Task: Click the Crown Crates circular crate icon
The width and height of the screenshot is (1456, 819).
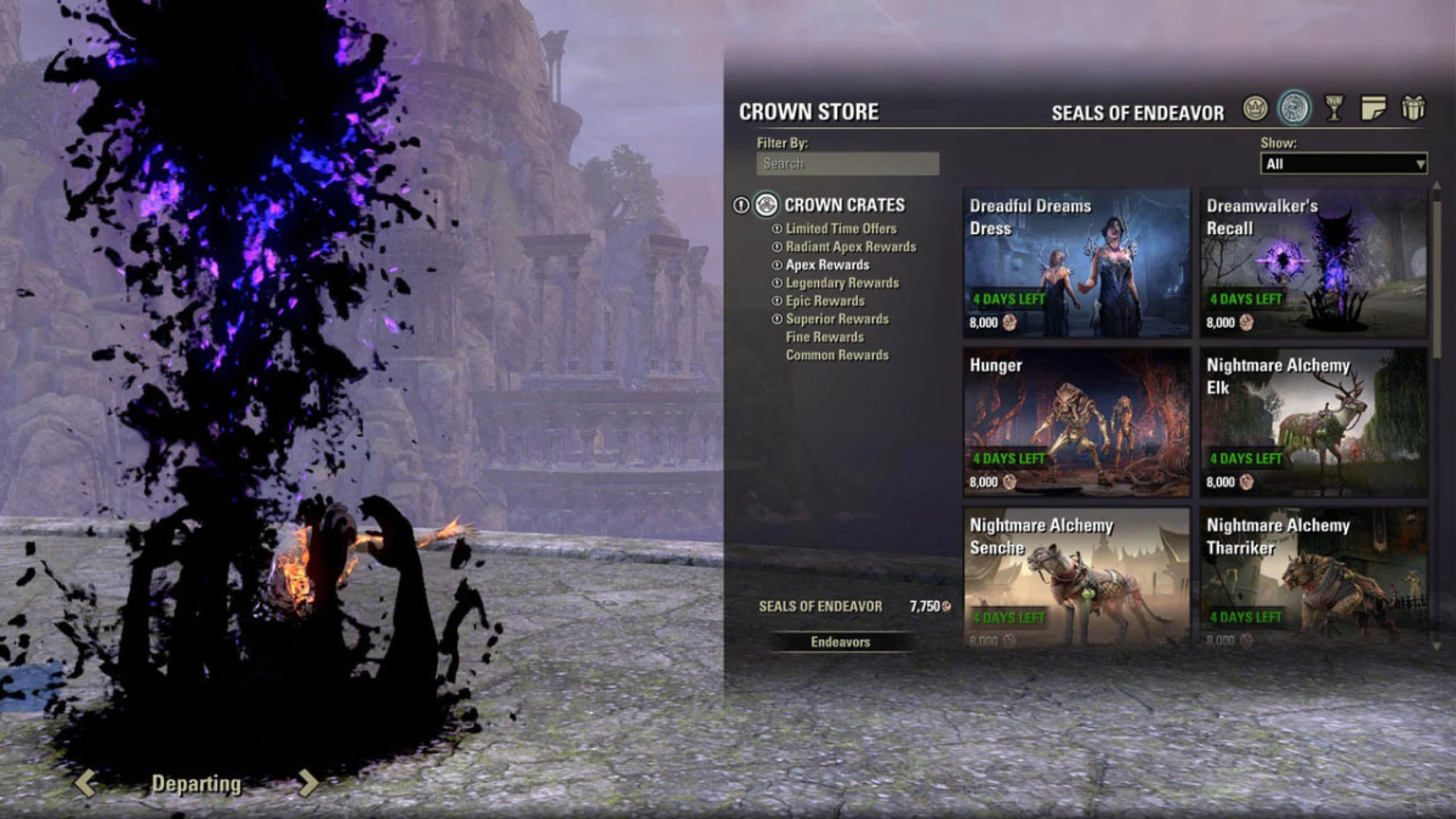Action: click(x=766, y=206)
